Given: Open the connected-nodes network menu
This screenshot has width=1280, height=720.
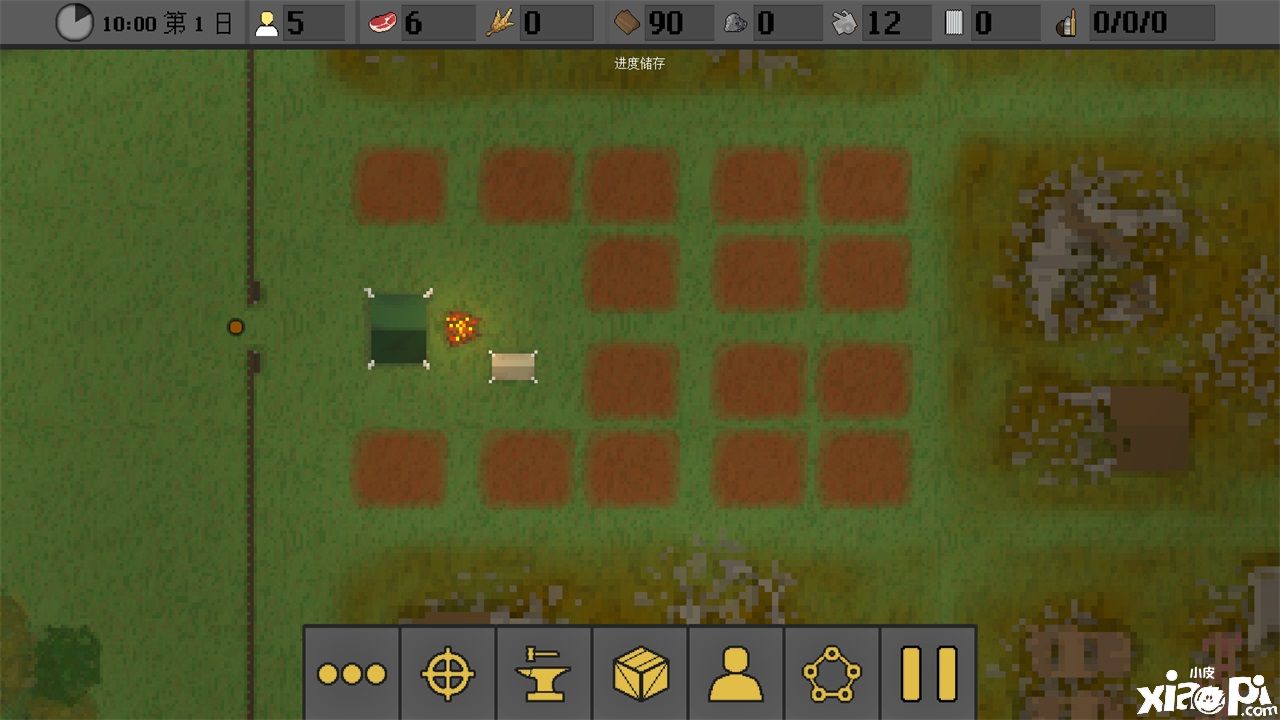Looking at the screenshot, I should point(831,674).
